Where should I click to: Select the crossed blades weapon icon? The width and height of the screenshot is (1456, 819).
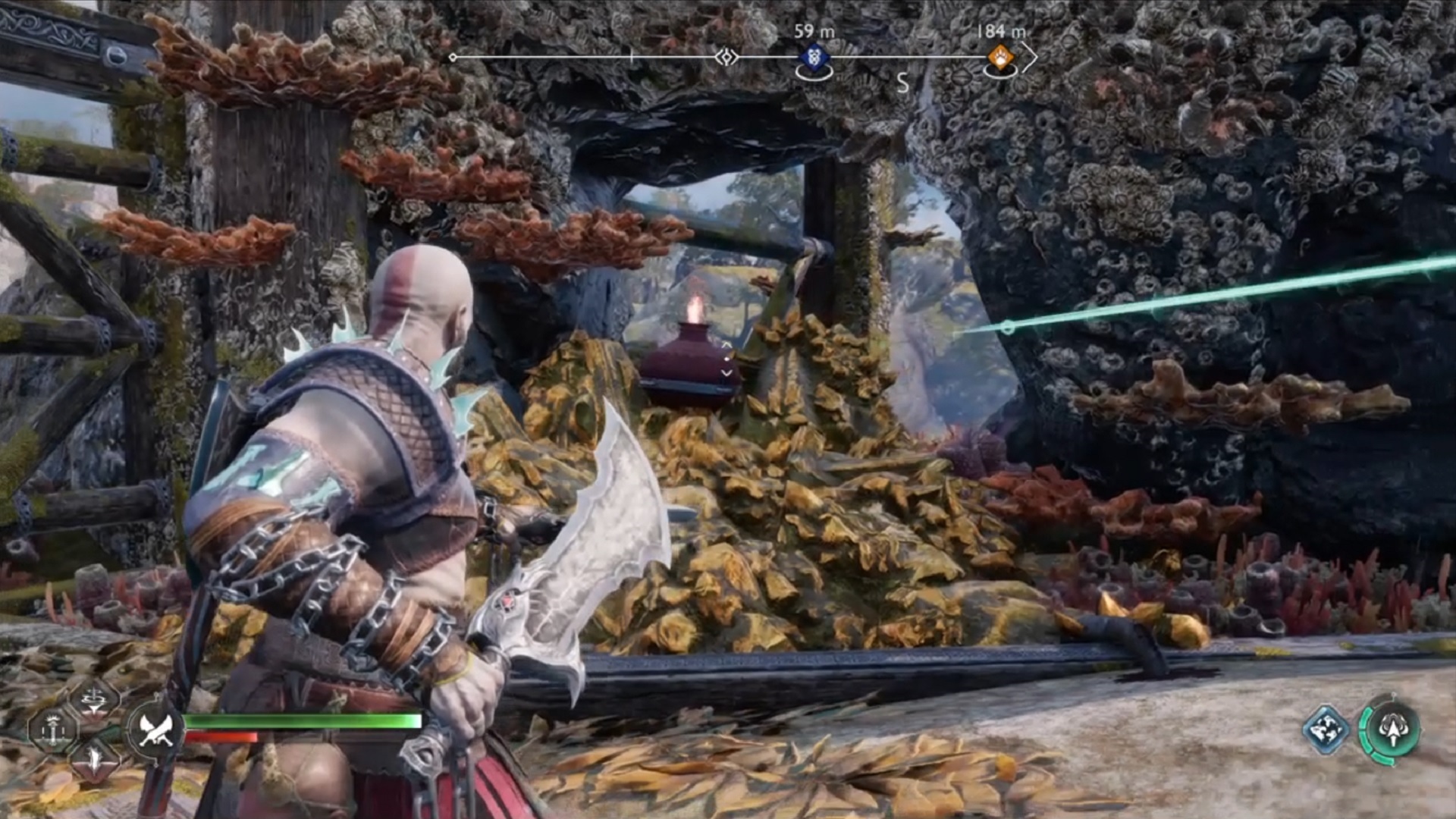(x=156, y=730)
